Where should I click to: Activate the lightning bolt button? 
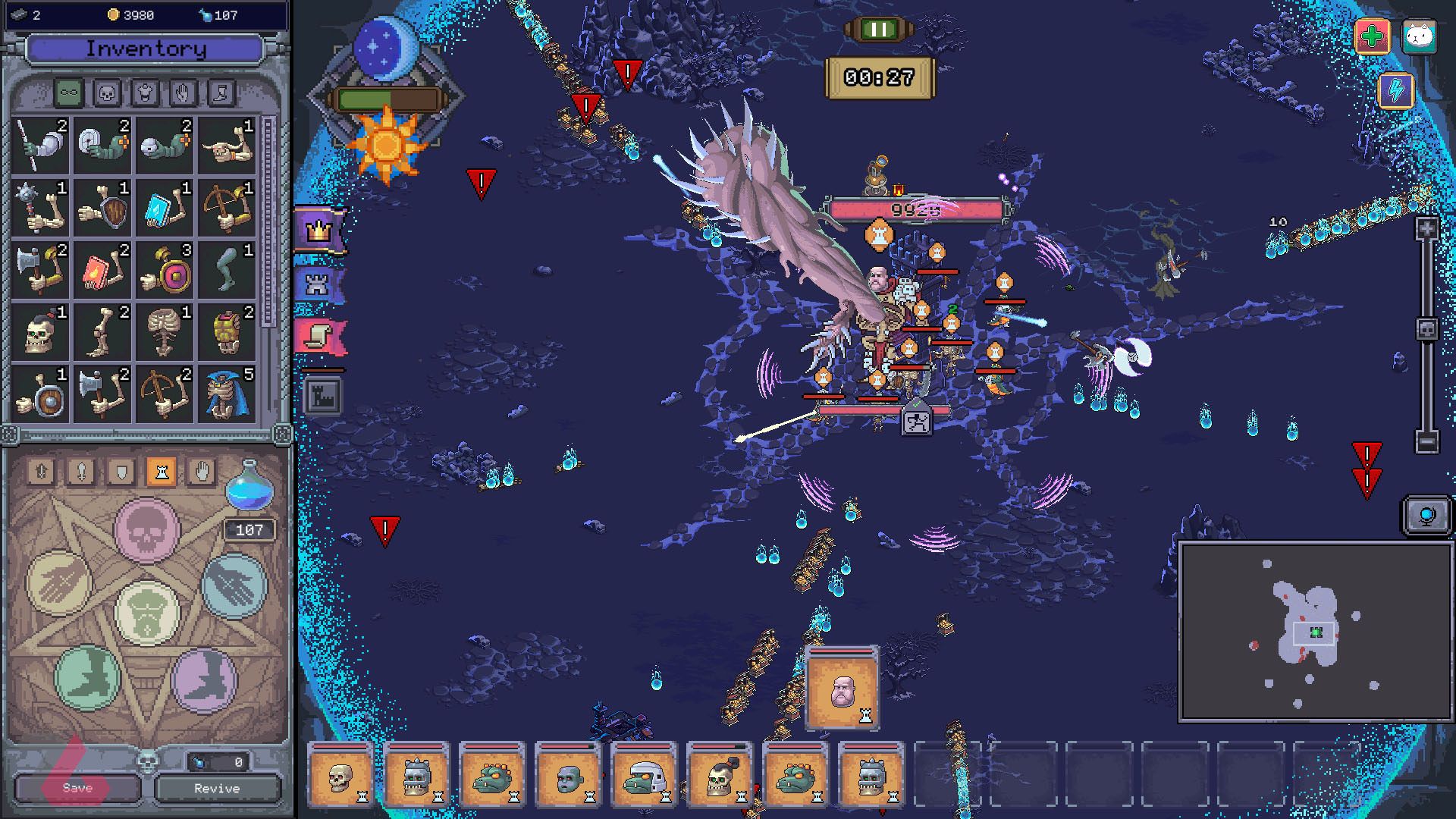[x=1396, y=91]
